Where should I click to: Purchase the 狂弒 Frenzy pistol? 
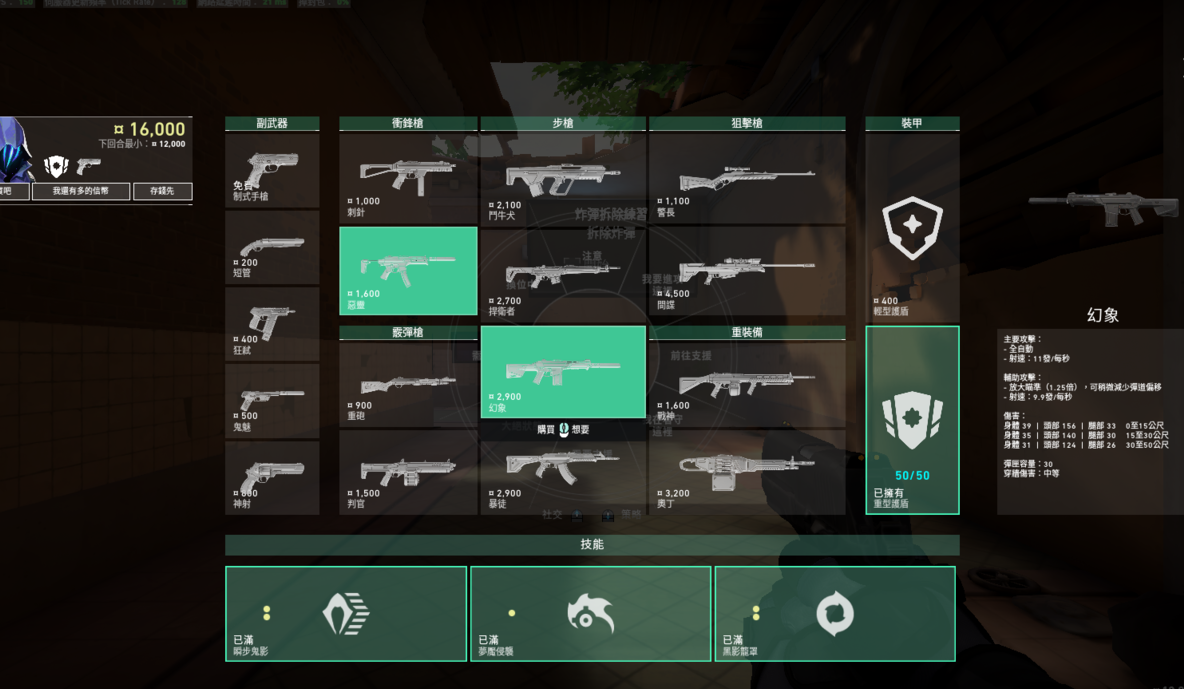[272, 324]
